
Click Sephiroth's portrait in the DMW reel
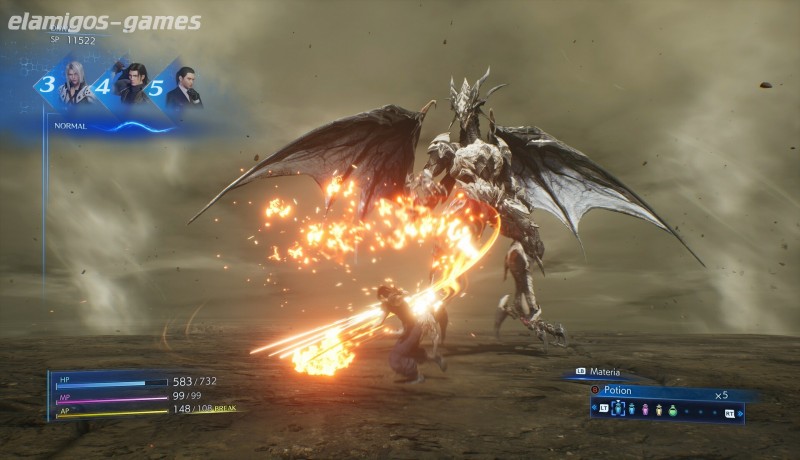[x=75, y=83]
